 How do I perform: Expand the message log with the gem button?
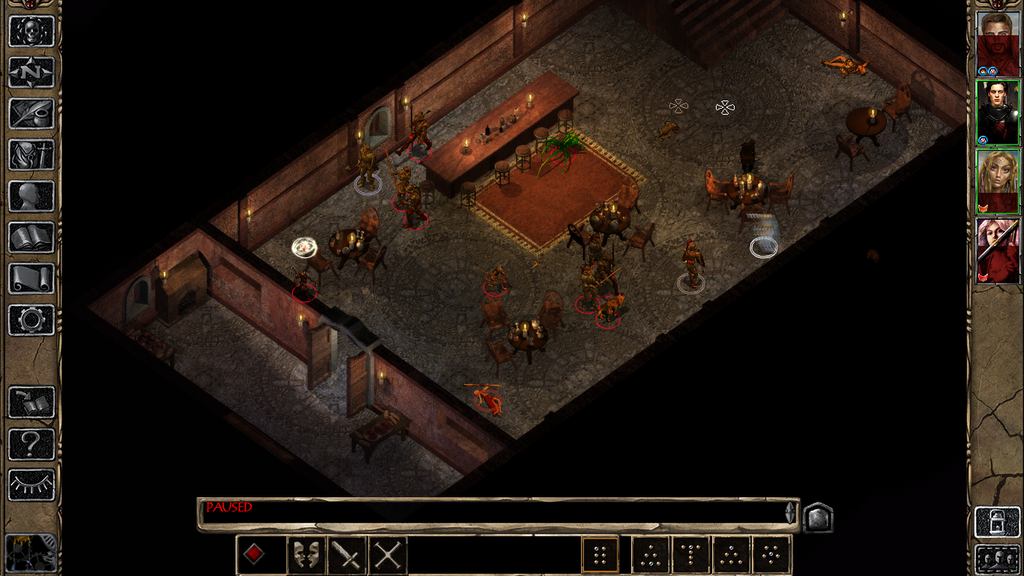[818, 516]
